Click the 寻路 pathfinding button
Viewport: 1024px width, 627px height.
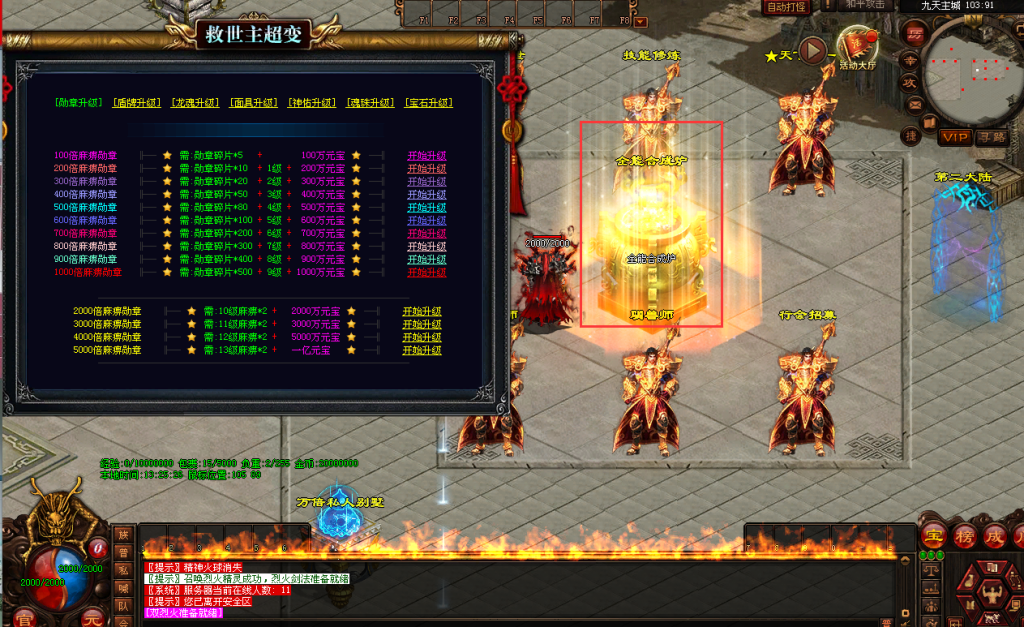[991, 136]
